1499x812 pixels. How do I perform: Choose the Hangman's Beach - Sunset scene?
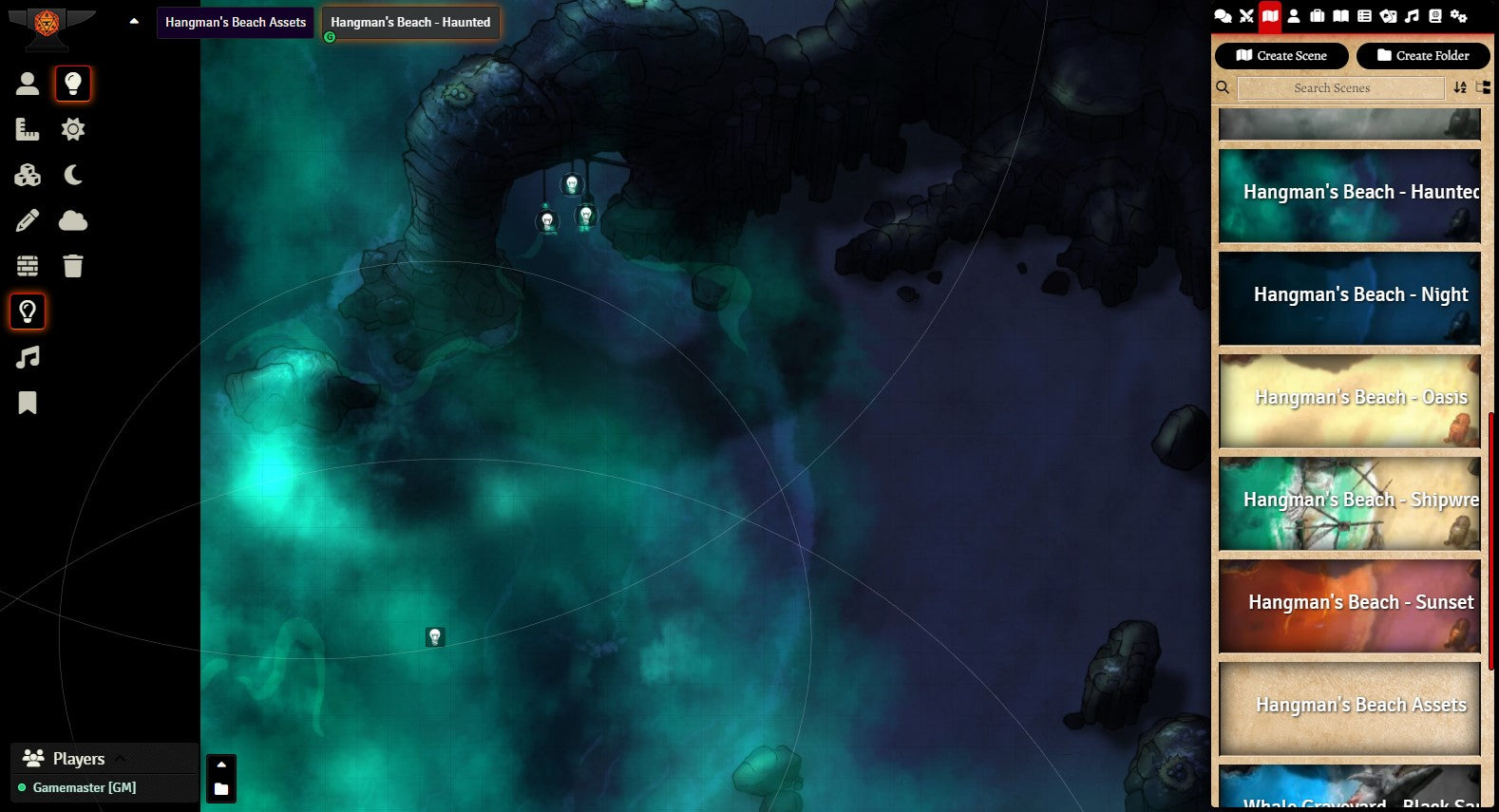click(1349, 605)
